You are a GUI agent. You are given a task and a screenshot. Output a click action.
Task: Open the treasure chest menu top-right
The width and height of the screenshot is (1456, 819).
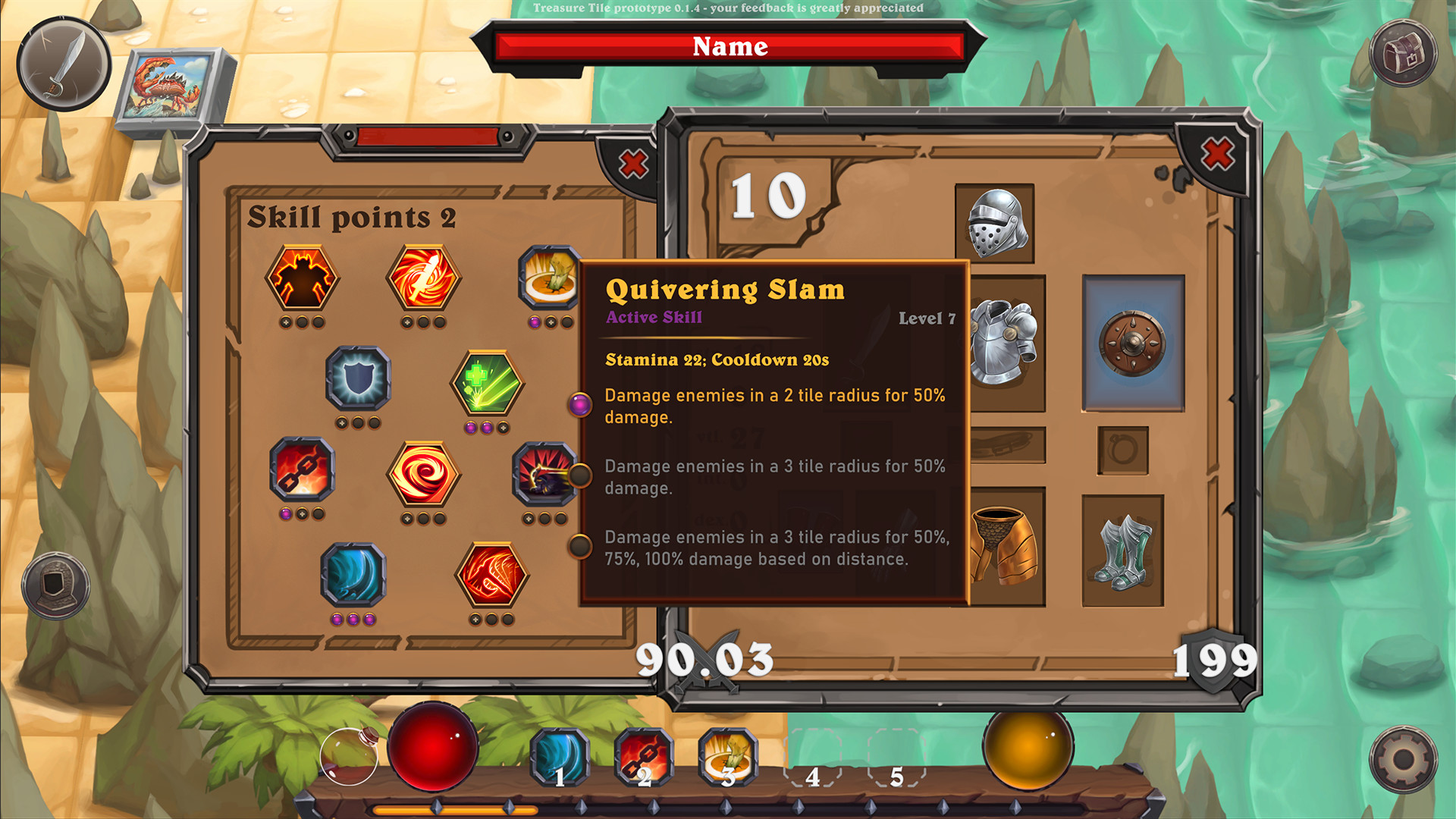1401,53
